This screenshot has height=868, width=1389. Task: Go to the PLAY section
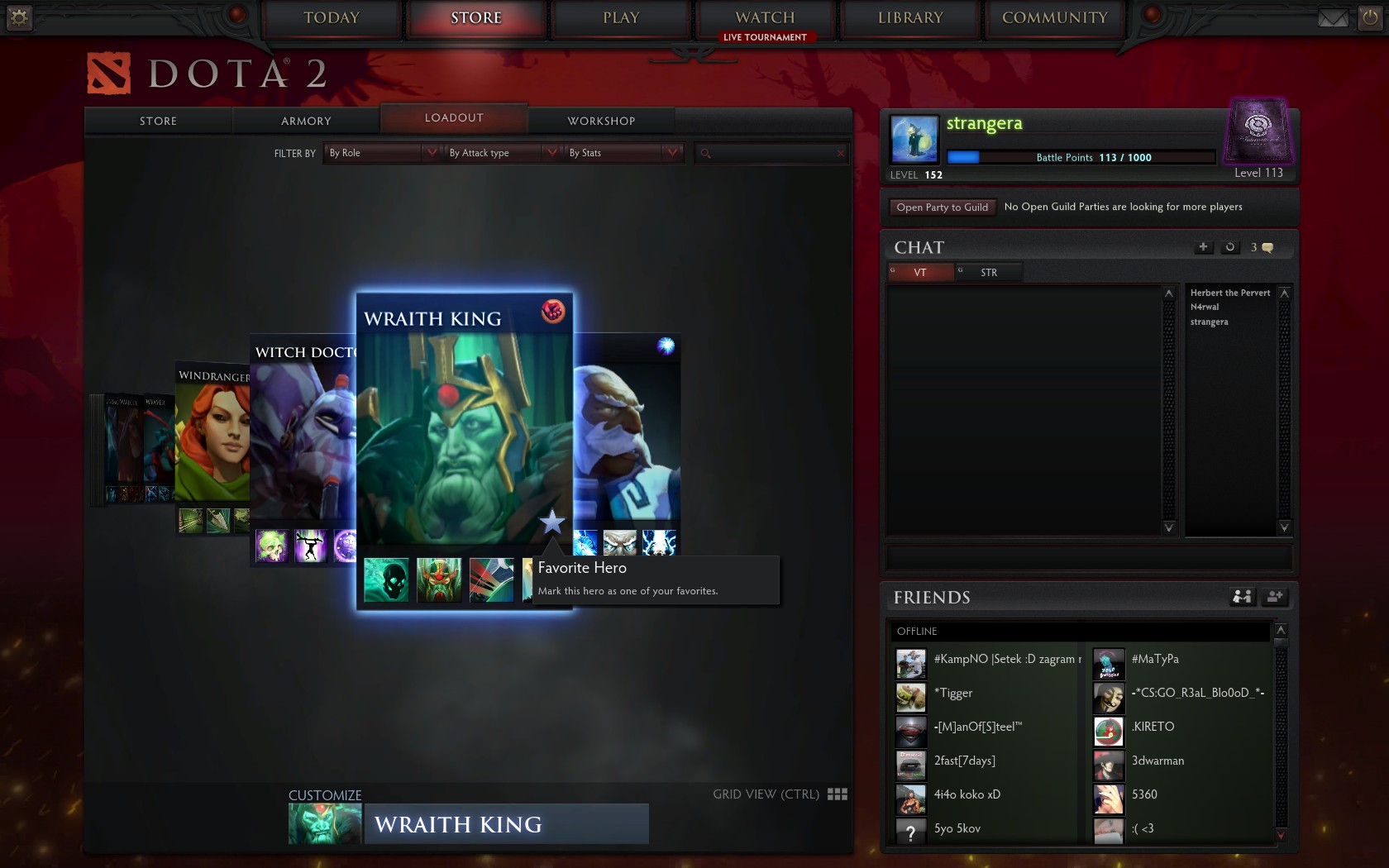(621, 18)
